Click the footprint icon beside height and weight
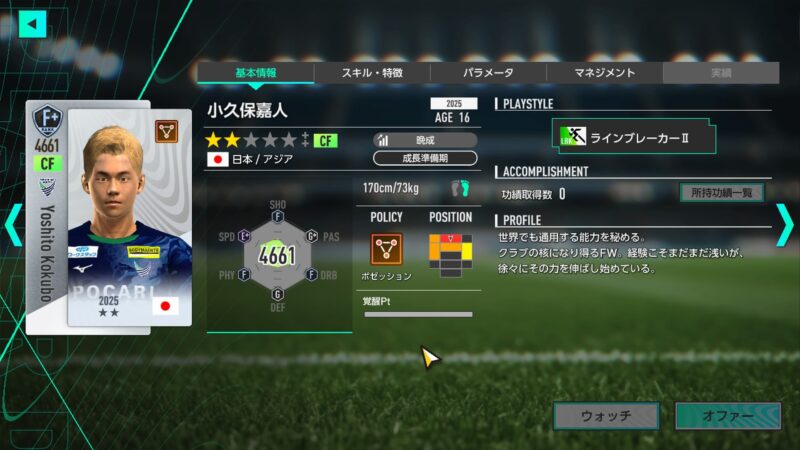 point(459,188)
